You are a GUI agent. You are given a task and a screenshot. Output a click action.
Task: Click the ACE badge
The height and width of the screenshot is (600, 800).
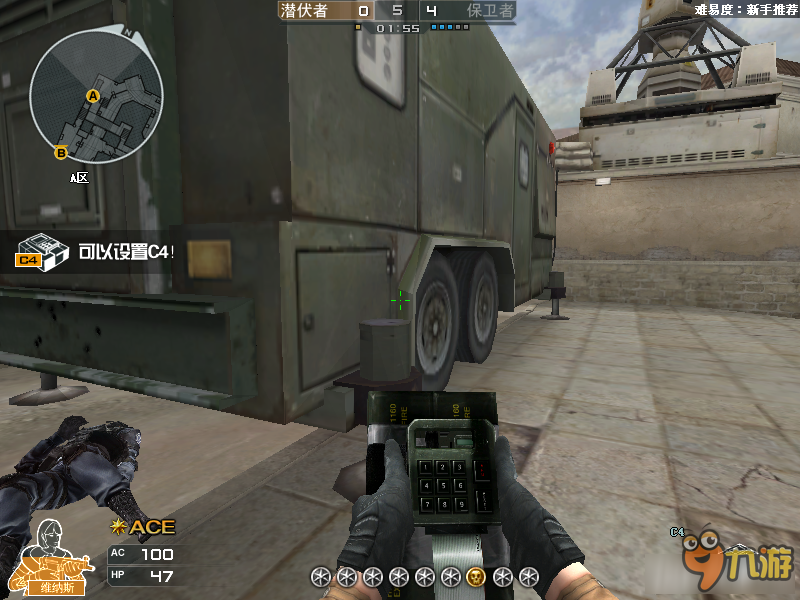[144, 527]
